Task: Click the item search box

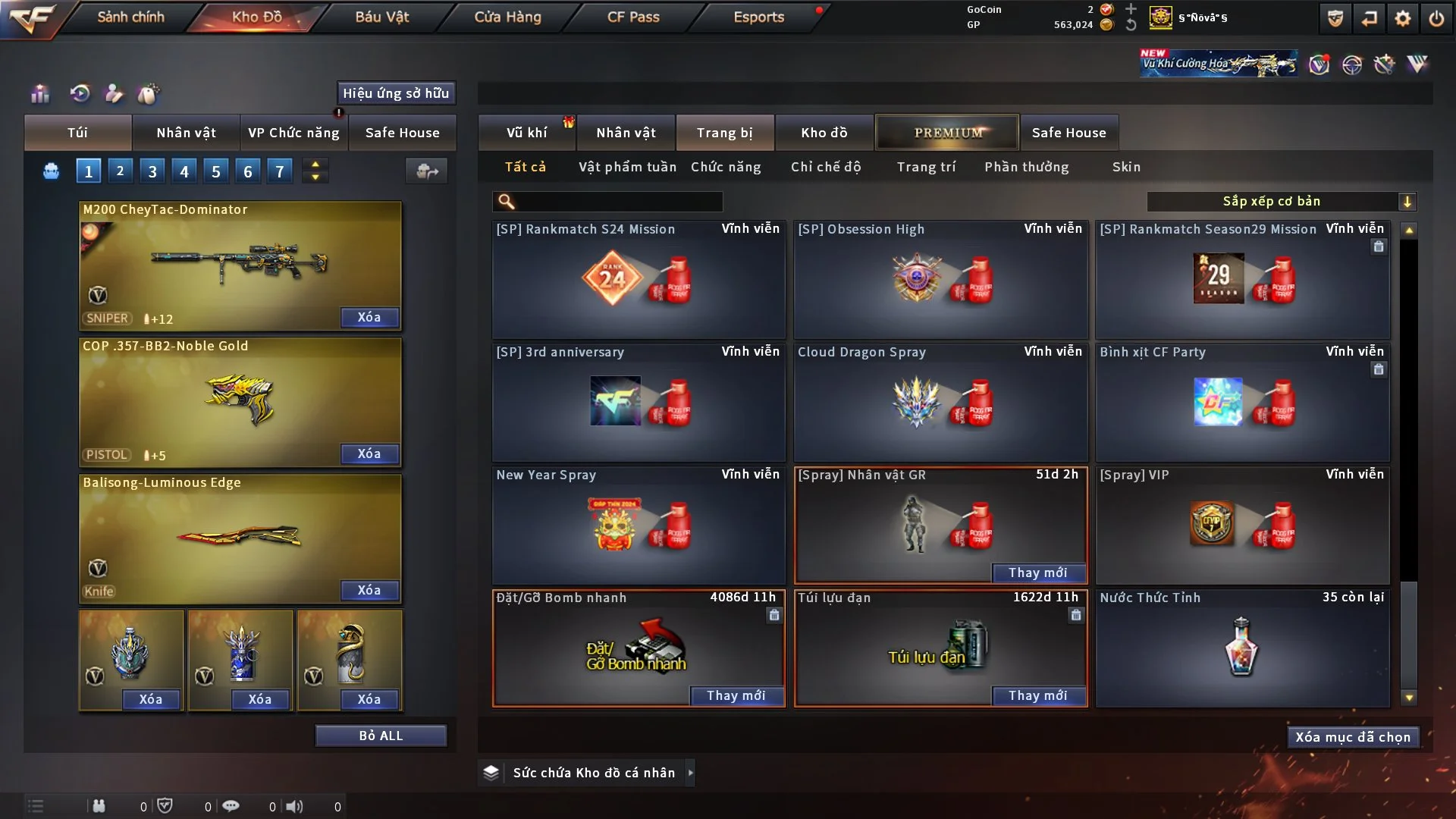Action: [x=618, y=201]
